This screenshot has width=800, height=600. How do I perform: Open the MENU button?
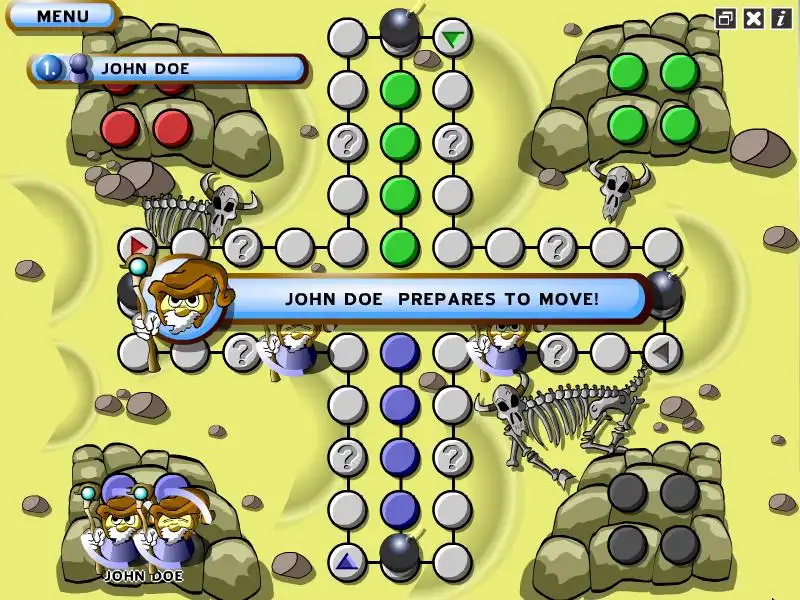62,16
